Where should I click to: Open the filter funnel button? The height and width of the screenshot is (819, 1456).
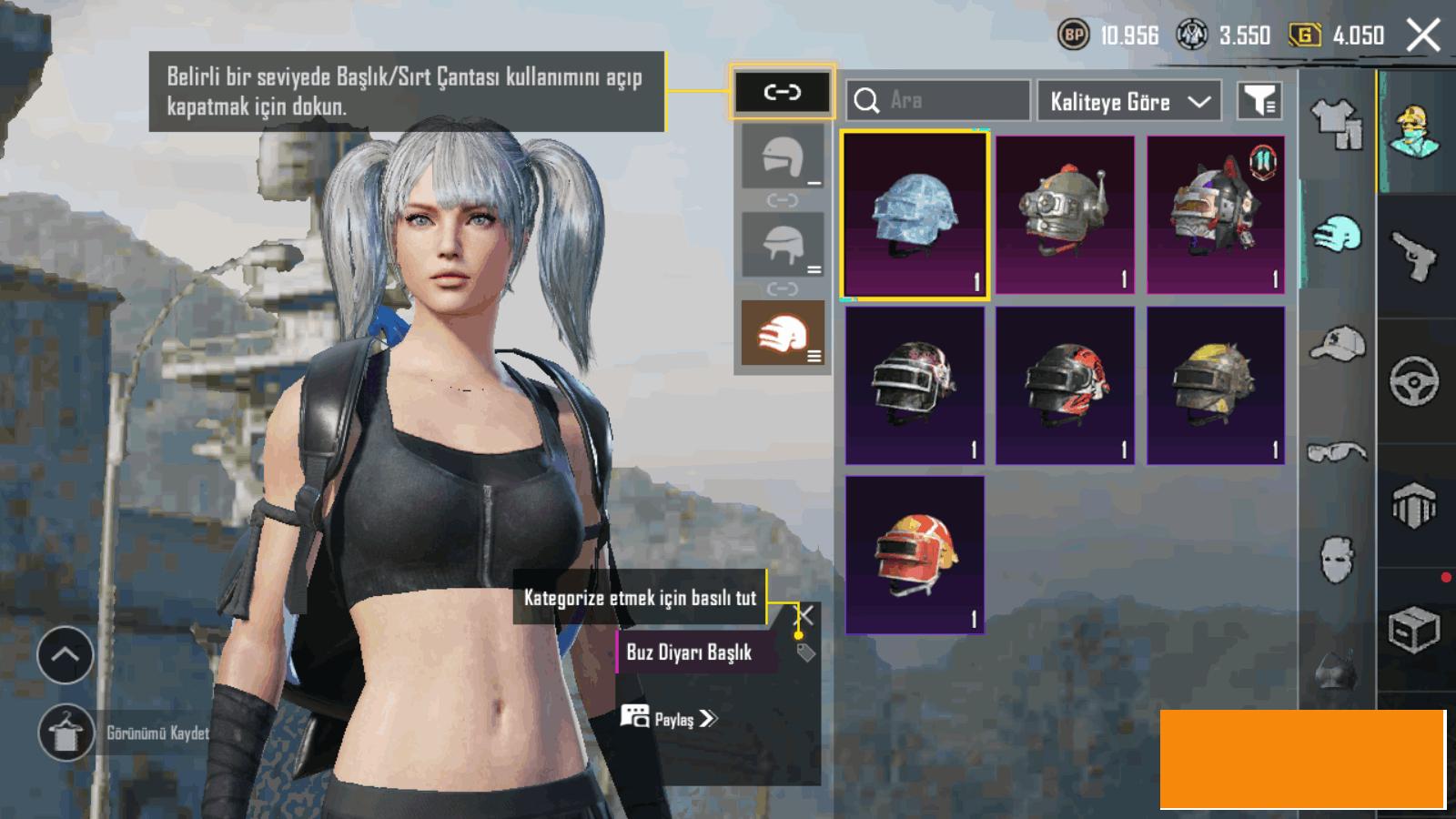point(1260,100)
